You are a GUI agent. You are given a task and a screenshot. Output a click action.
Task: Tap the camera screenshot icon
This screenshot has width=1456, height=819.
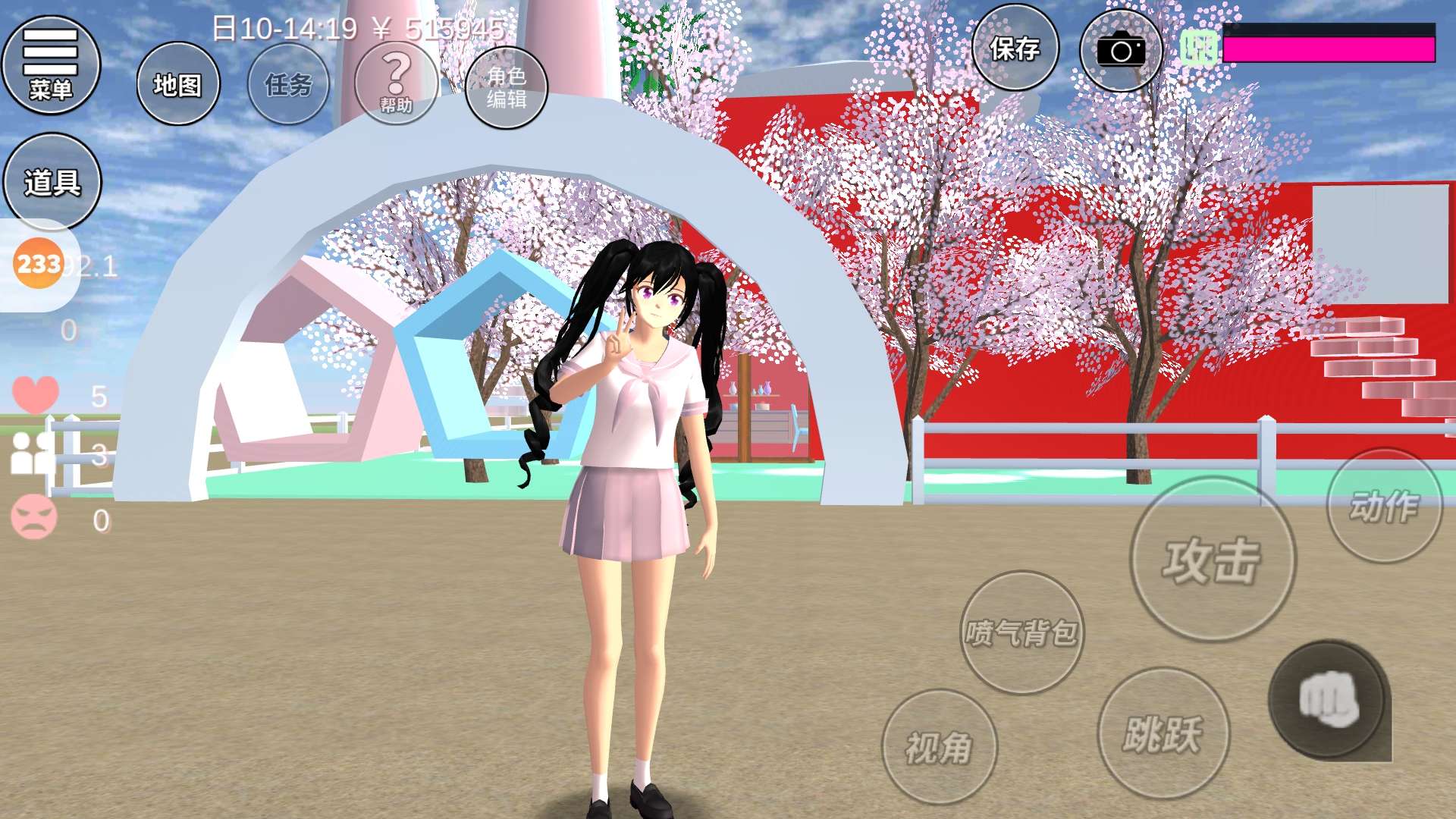point(1121,51)
